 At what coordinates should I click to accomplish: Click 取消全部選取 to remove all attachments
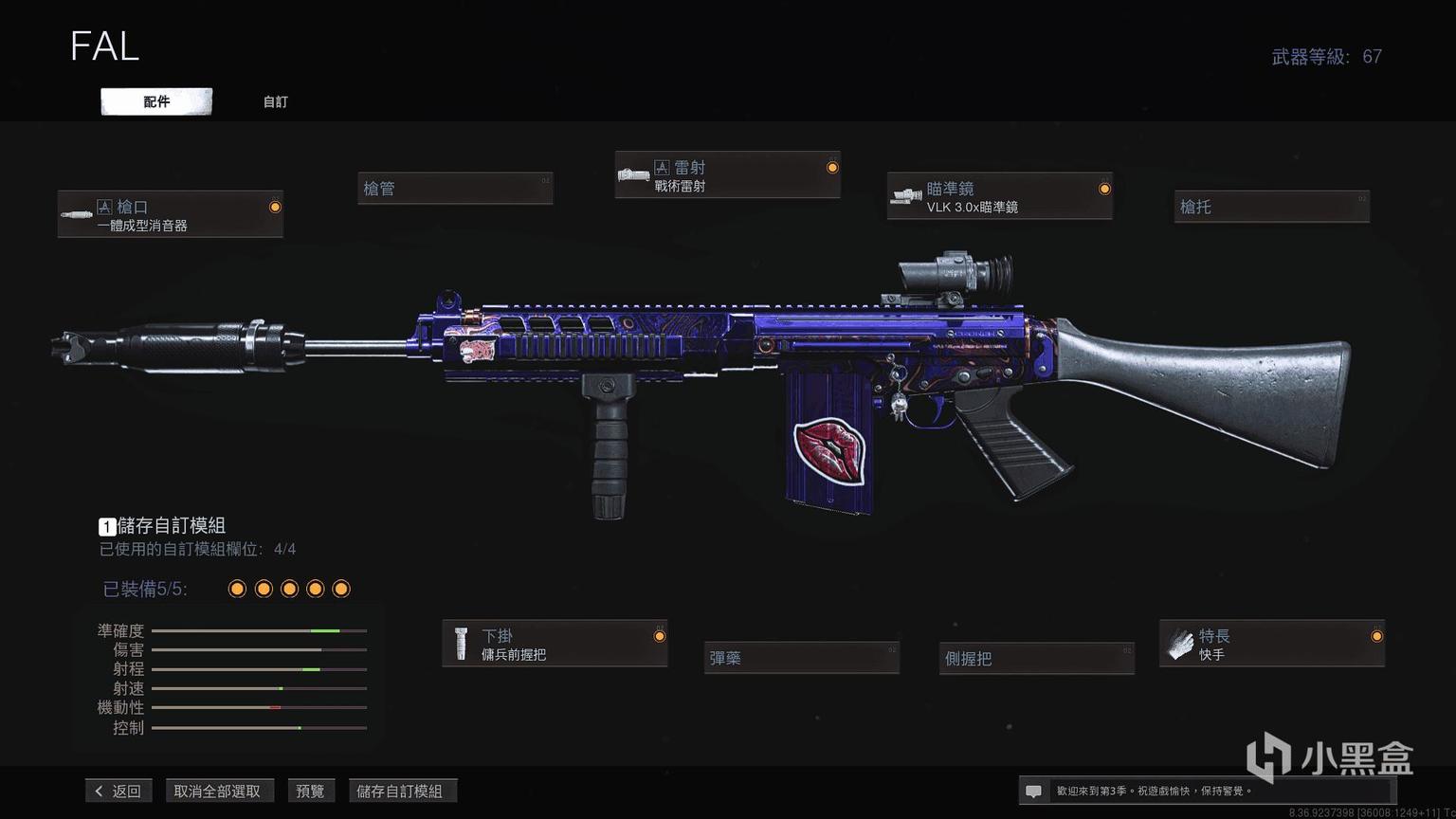217,791
